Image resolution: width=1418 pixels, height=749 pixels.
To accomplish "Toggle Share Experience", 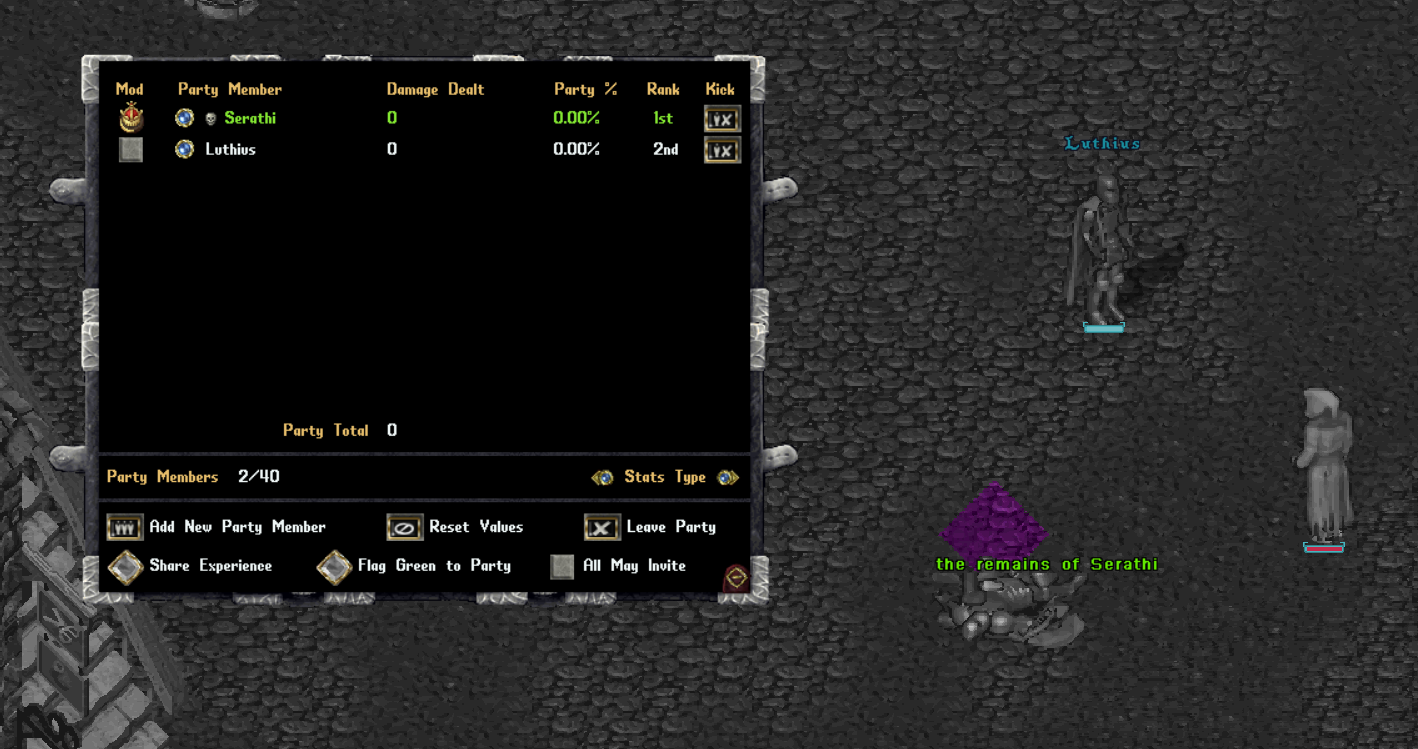I will pos(125,566).
